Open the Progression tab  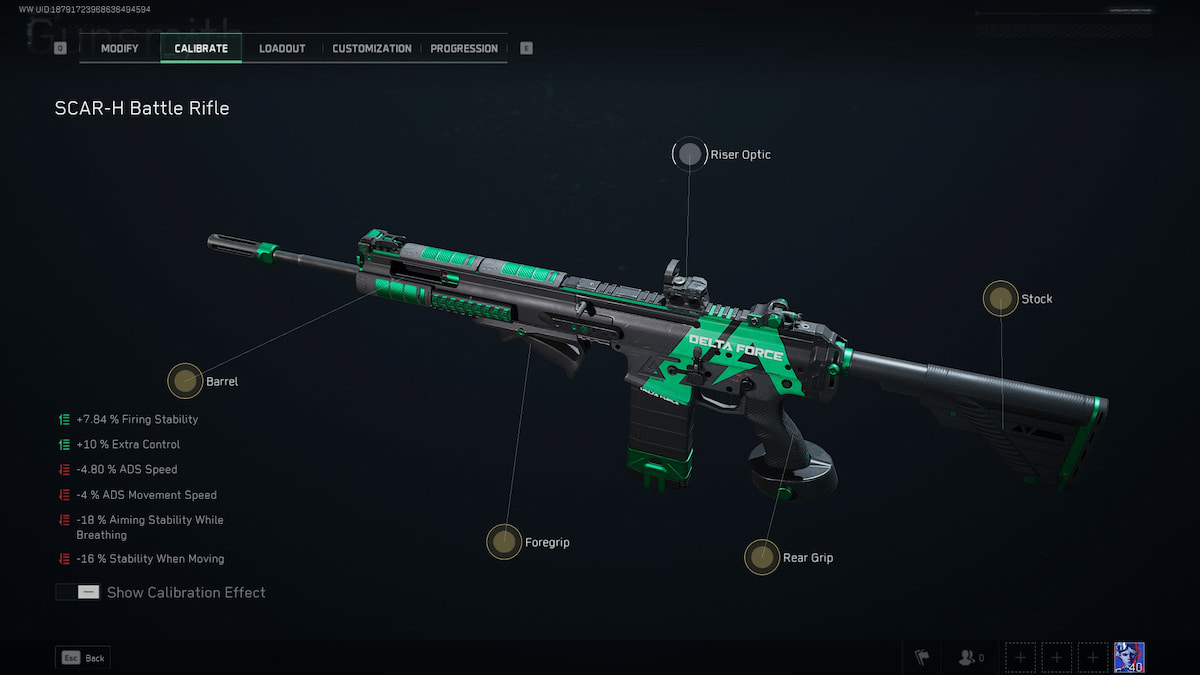pos(464,48)
